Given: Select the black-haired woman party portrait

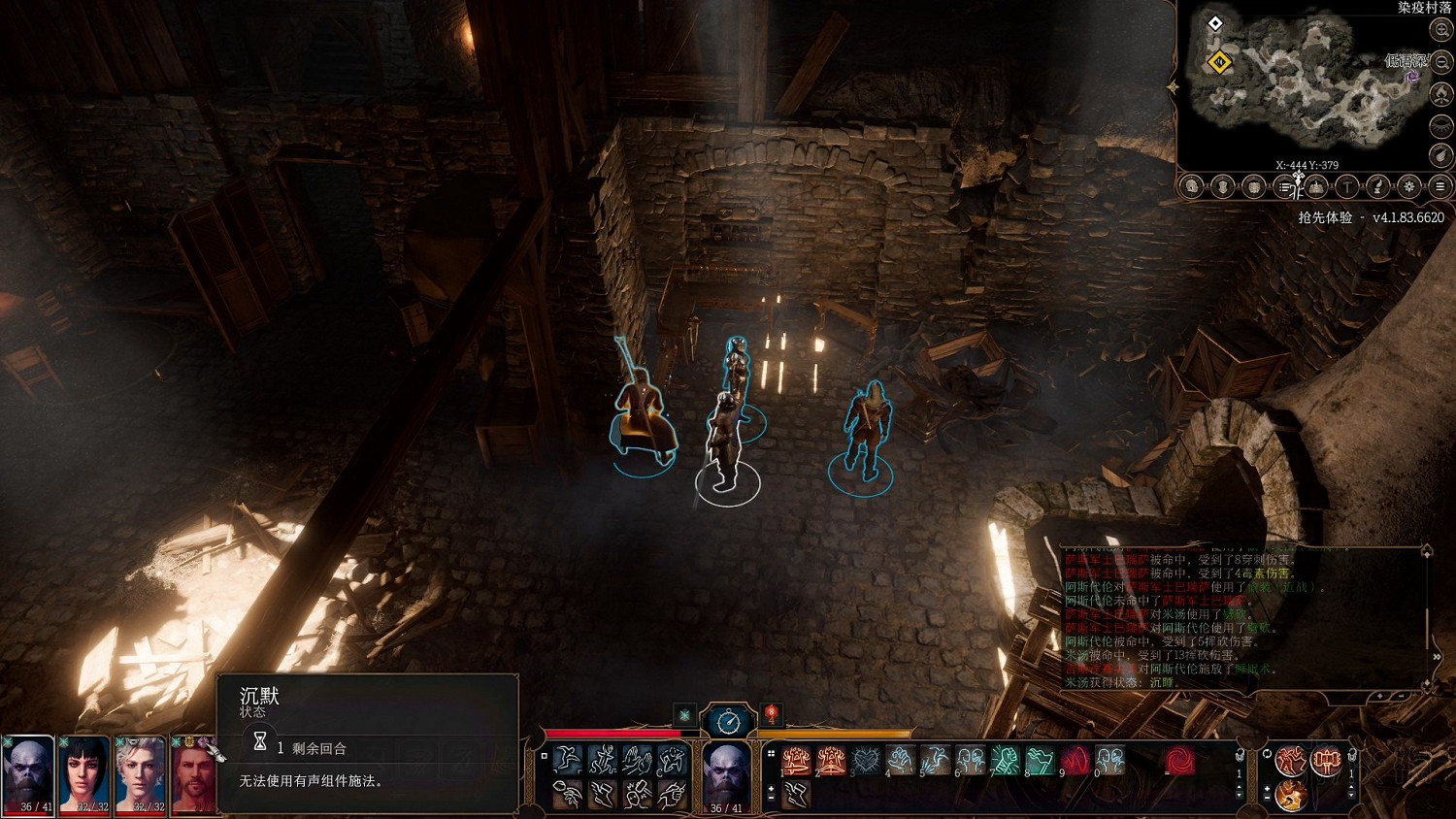Looking at the screenshot, I should click(x=84, y=773).
